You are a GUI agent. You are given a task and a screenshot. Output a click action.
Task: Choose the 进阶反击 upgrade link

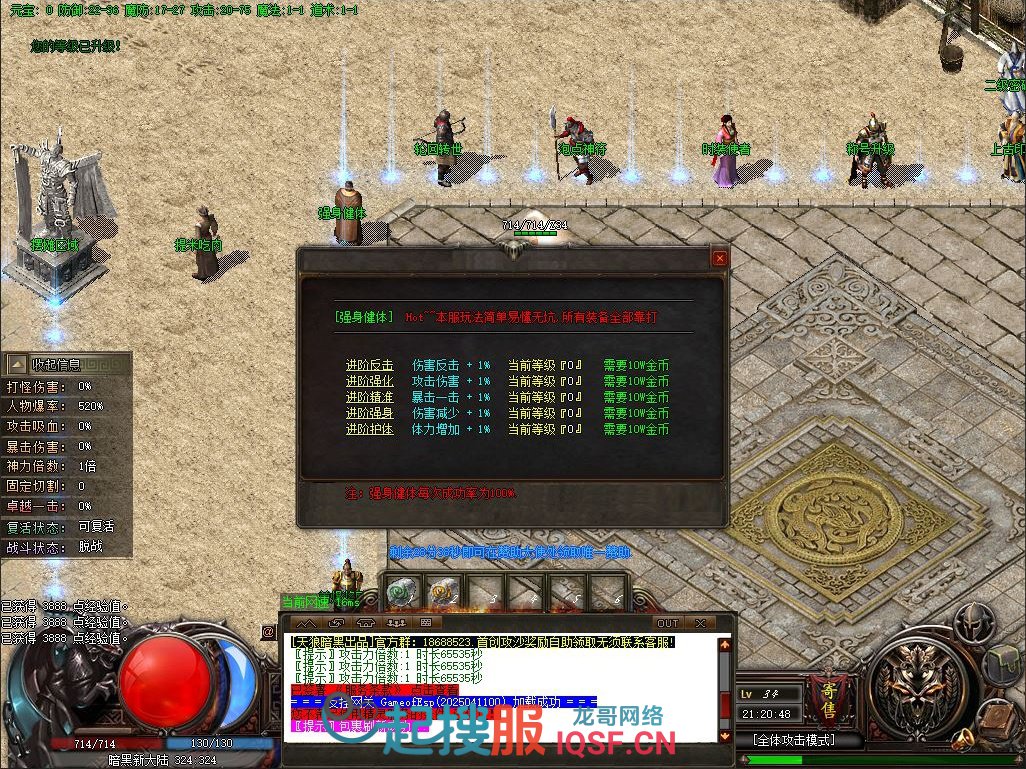(x=369, y=365)
